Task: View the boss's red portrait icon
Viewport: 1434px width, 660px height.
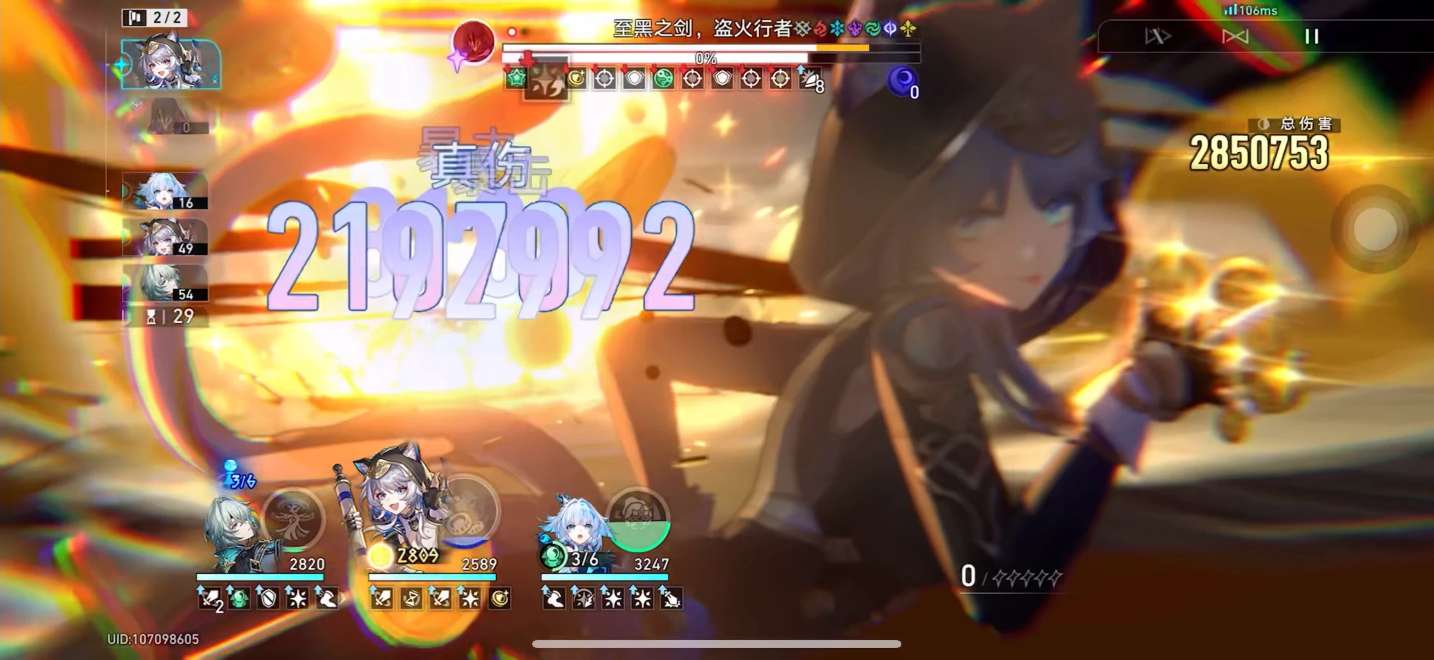Action: [473, 43]
